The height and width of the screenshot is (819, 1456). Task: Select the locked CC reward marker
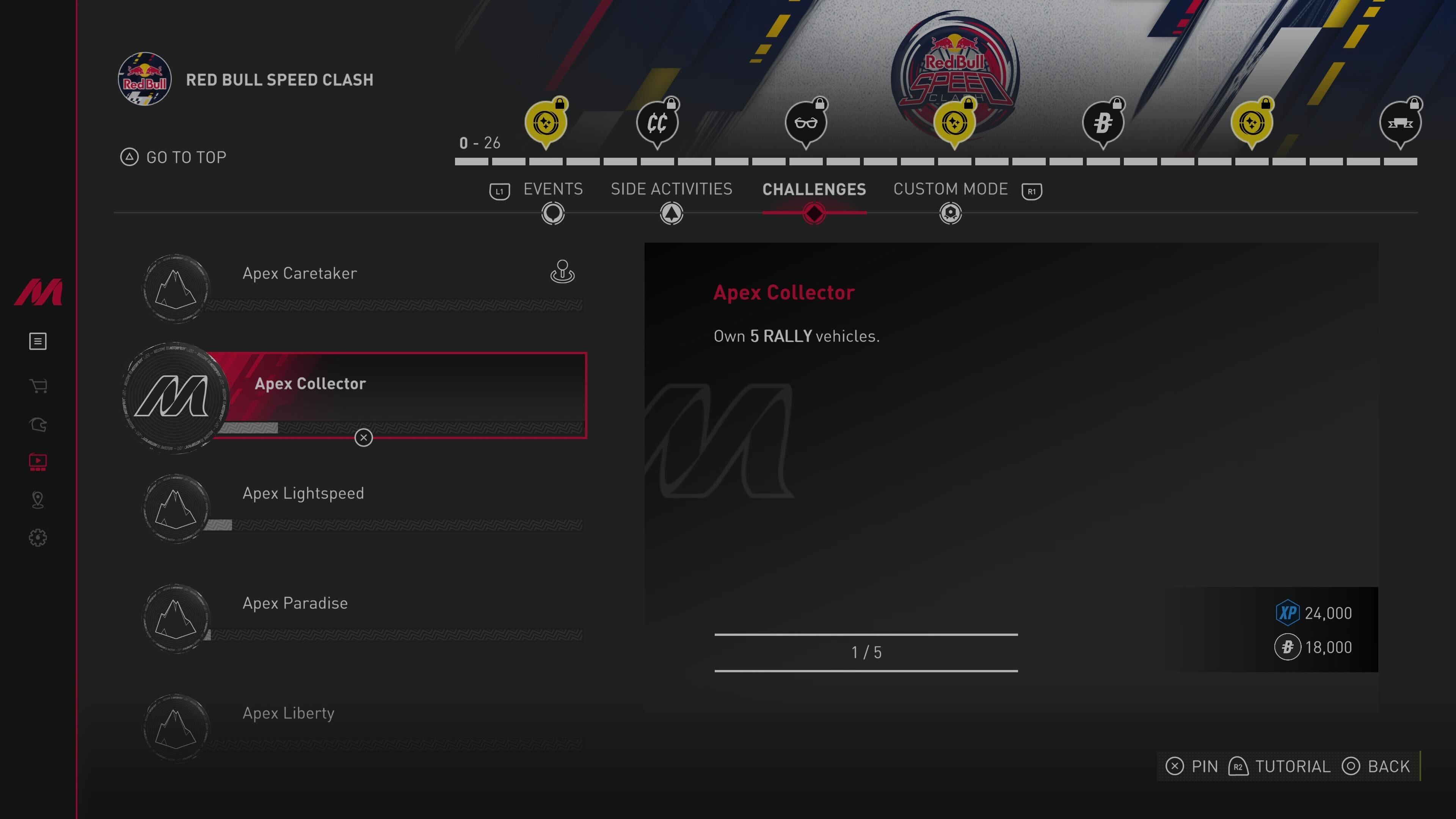tap(657, 122)
